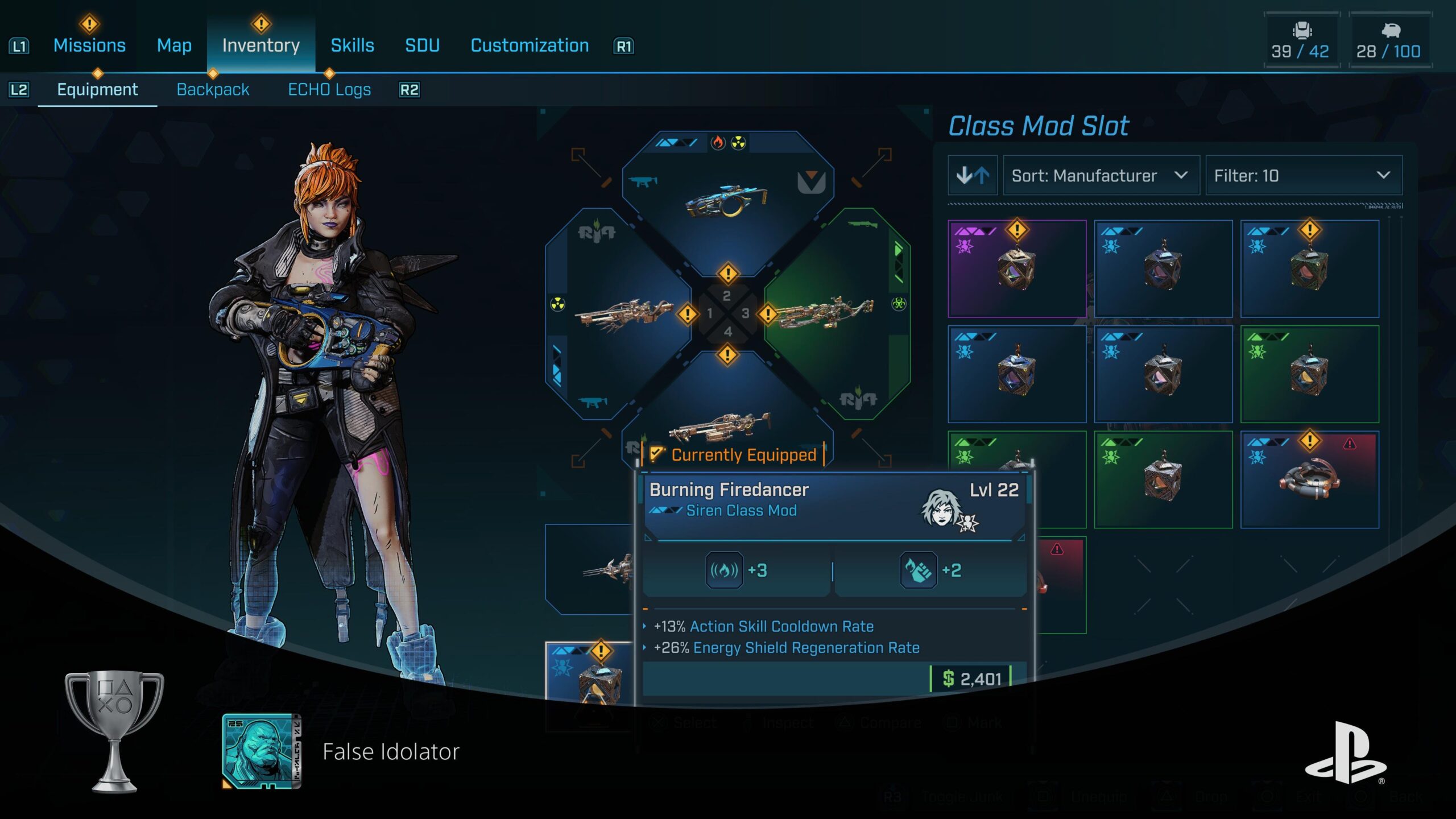
Task: Open the False Idolator trophy notification
Action: (341, 751)
